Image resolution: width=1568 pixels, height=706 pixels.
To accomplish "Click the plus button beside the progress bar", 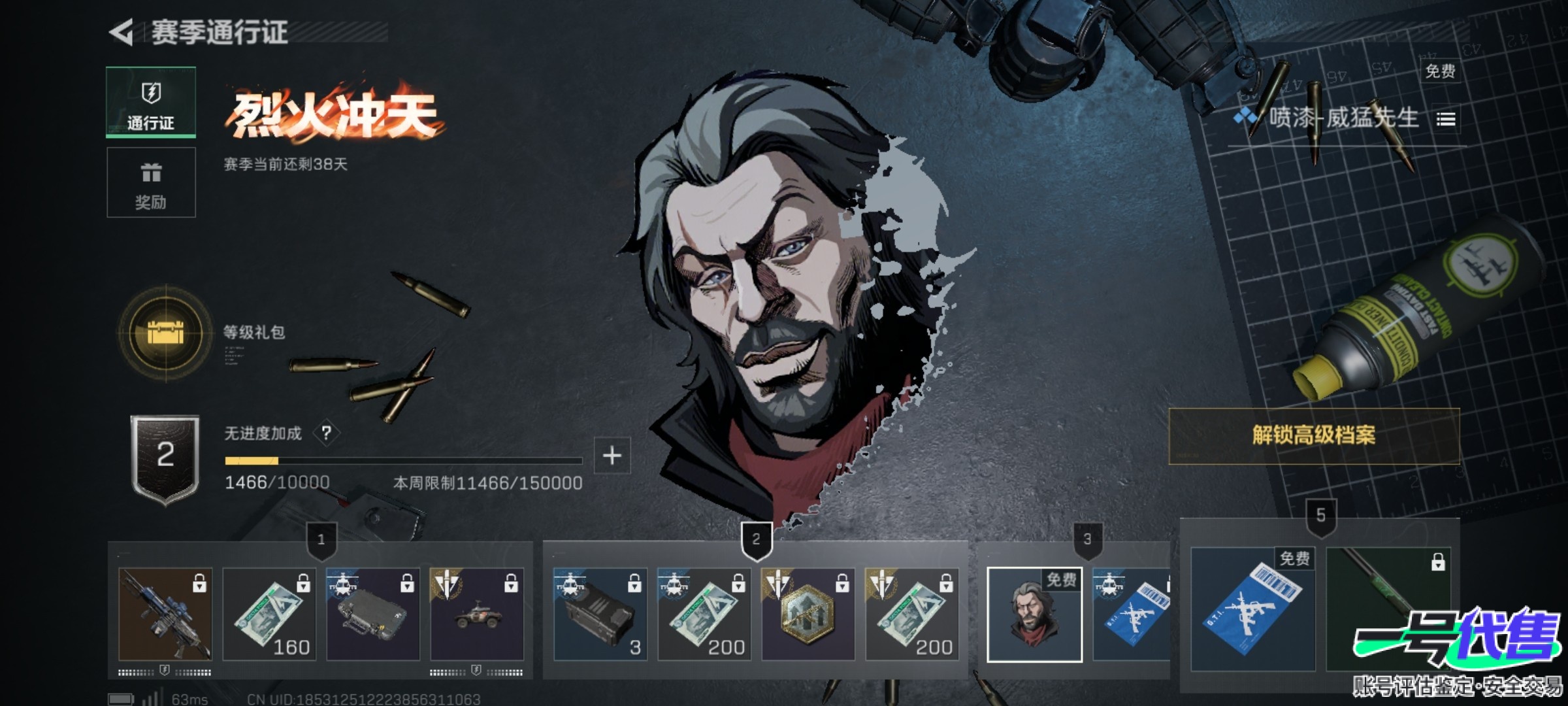I will [612, 456].
